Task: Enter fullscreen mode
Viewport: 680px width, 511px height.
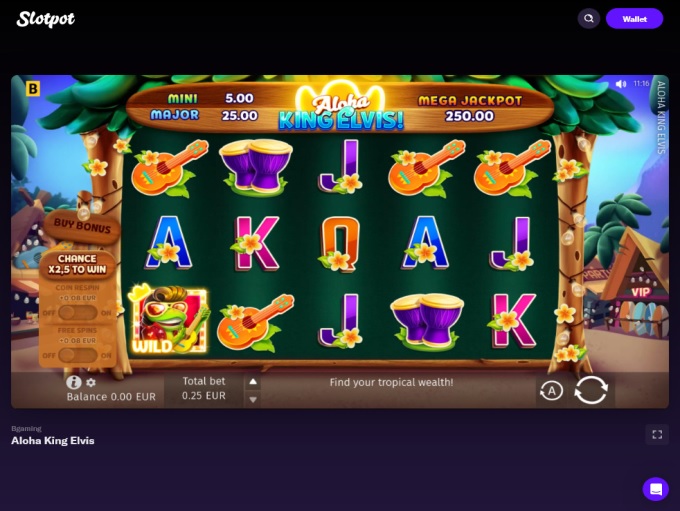Action: coord(657,434)
